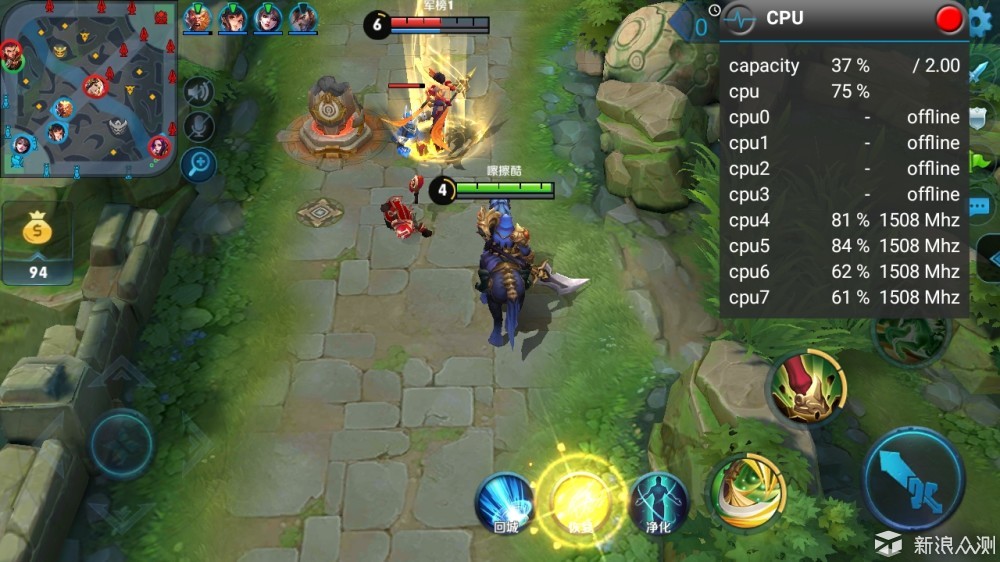
Task: Activate the glowing yellow restore spell
Action: coord(578,500)
